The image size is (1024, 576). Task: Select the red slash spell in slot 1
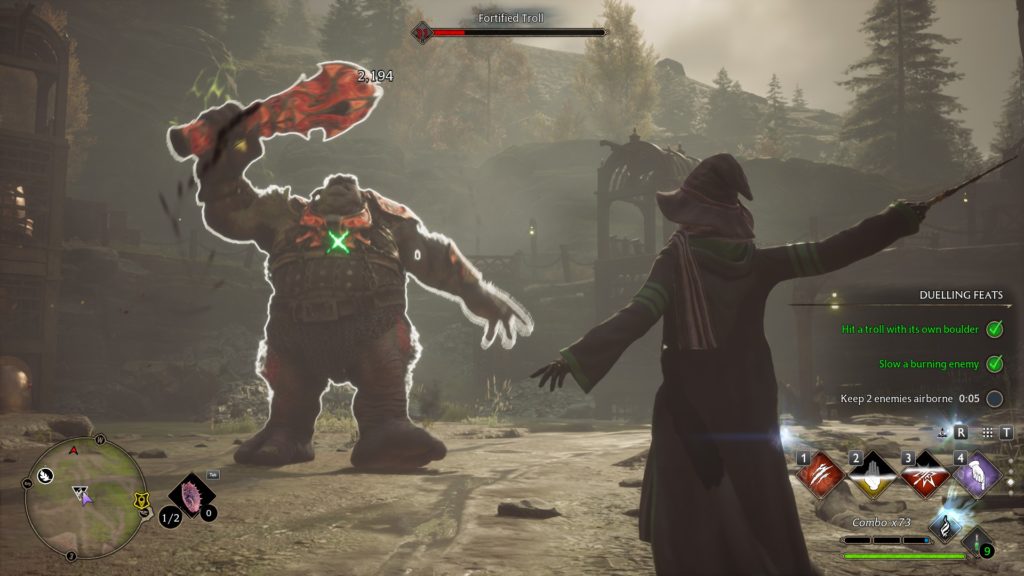click(x=817, y=473)
